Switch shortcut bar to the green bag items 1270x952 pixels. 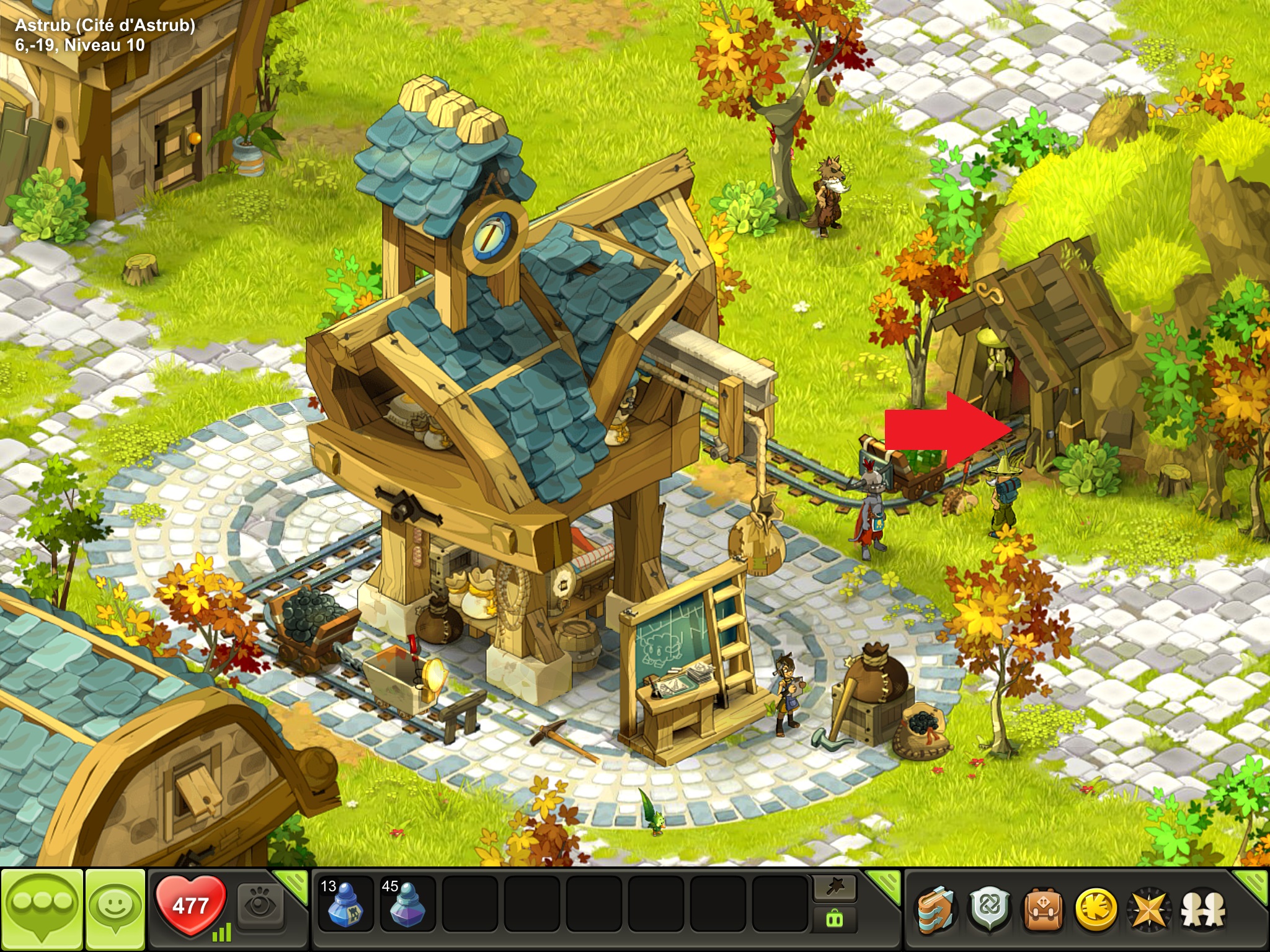point(835,920)
